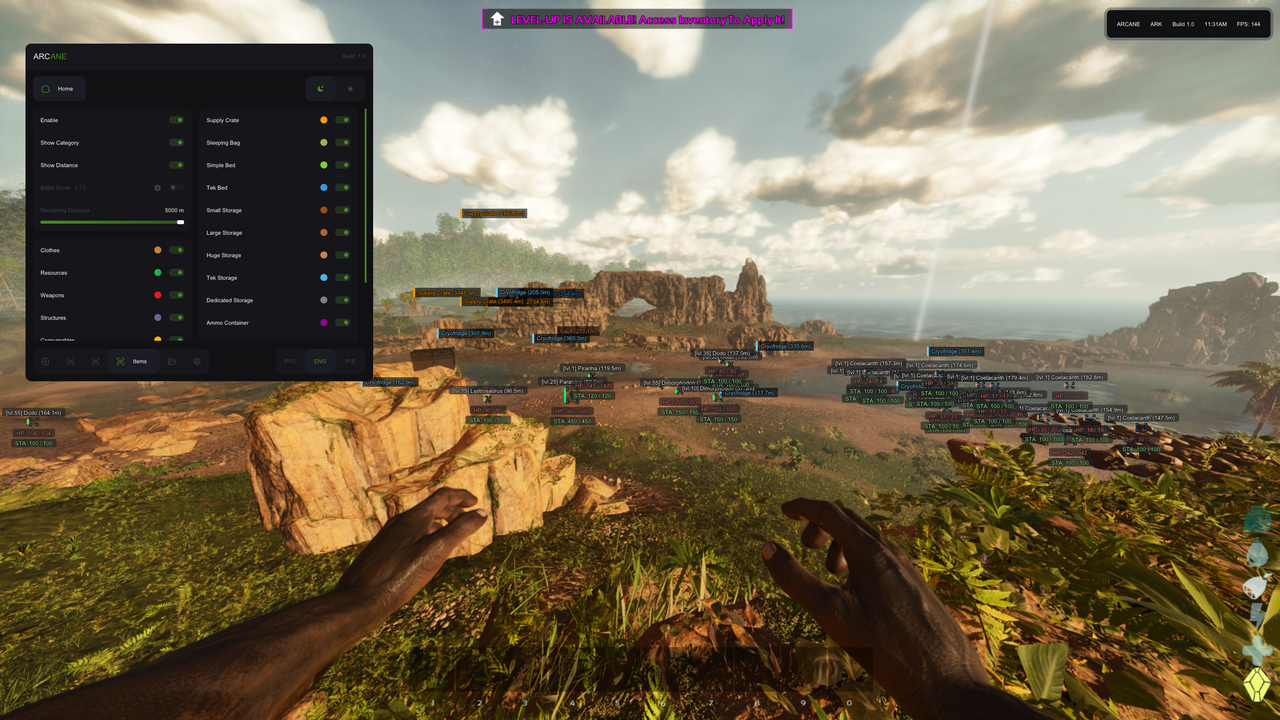Toggle the Structures category switch
Screen dimensions: 1280x720
coord(176,318)
